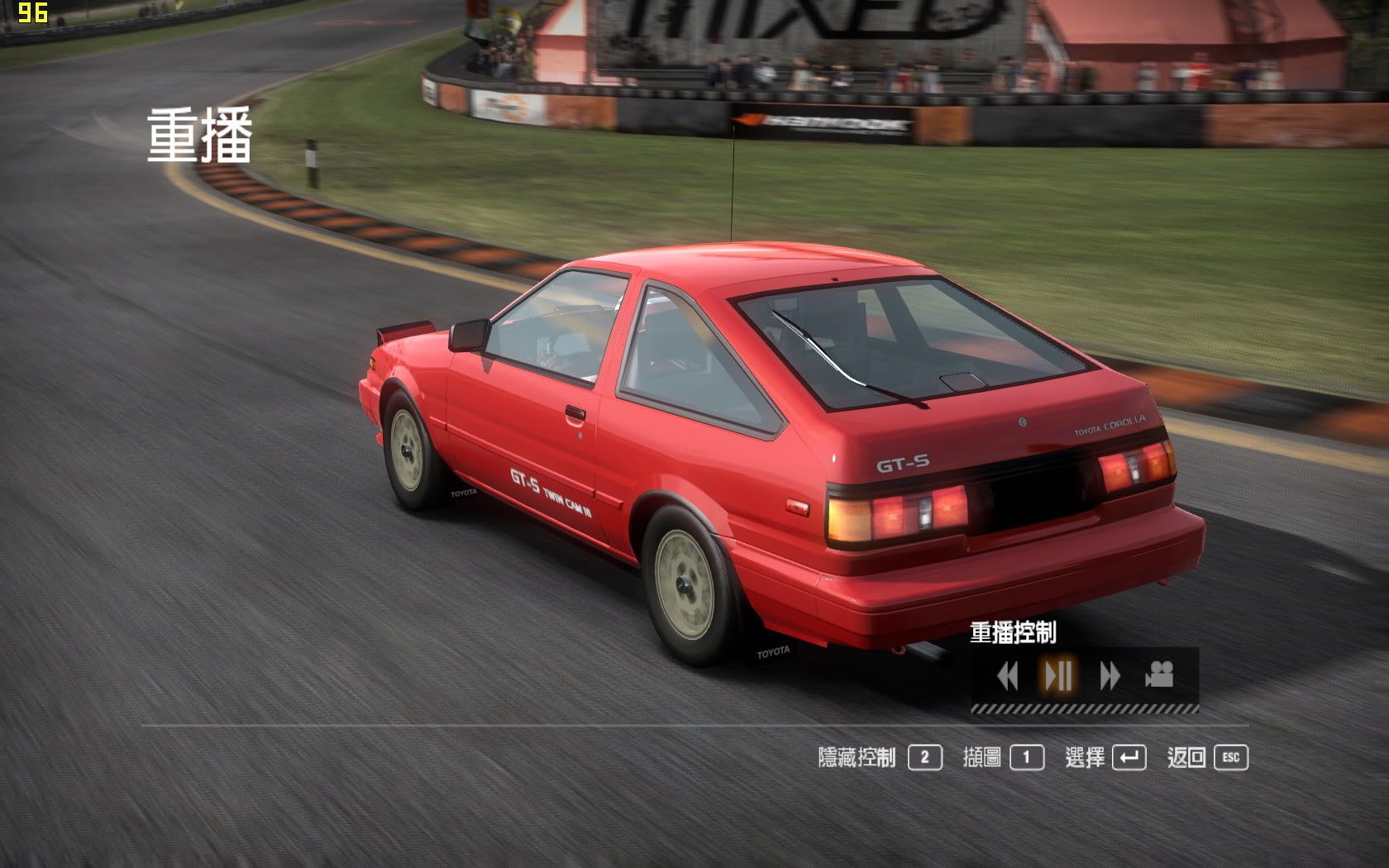Toggle replay play/pause
Image resolution: width=1389 pixels, height=868 pixels.
pos(1058,676)
